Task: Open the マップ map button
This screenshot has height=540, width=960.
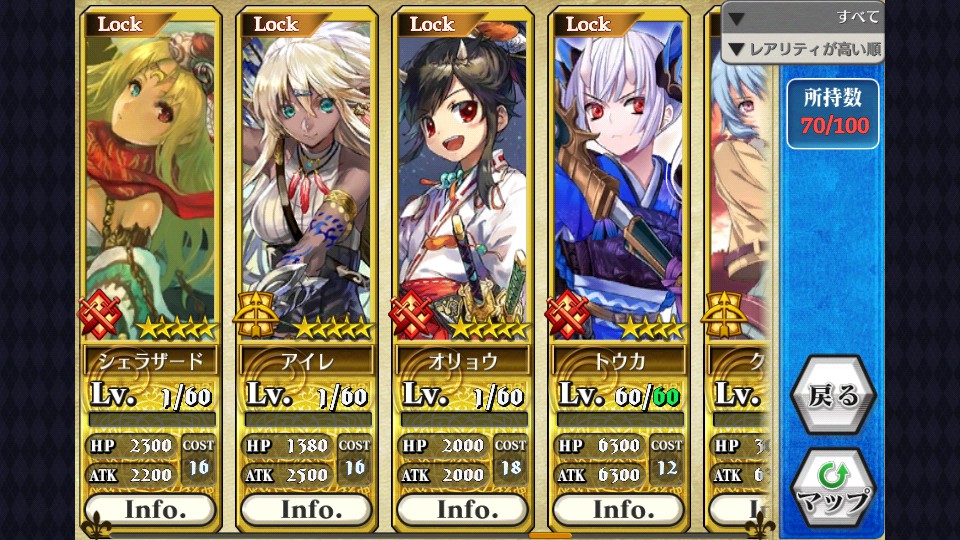Action: pyautogui.click(x=833, y=488)
